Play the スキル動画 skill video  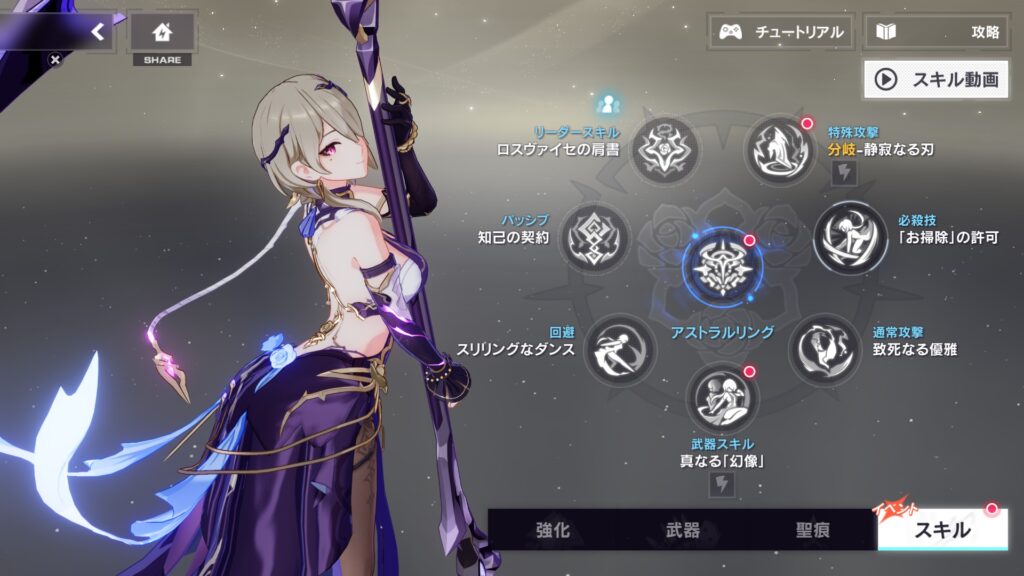pyautogui.click(x=936, y=80)
